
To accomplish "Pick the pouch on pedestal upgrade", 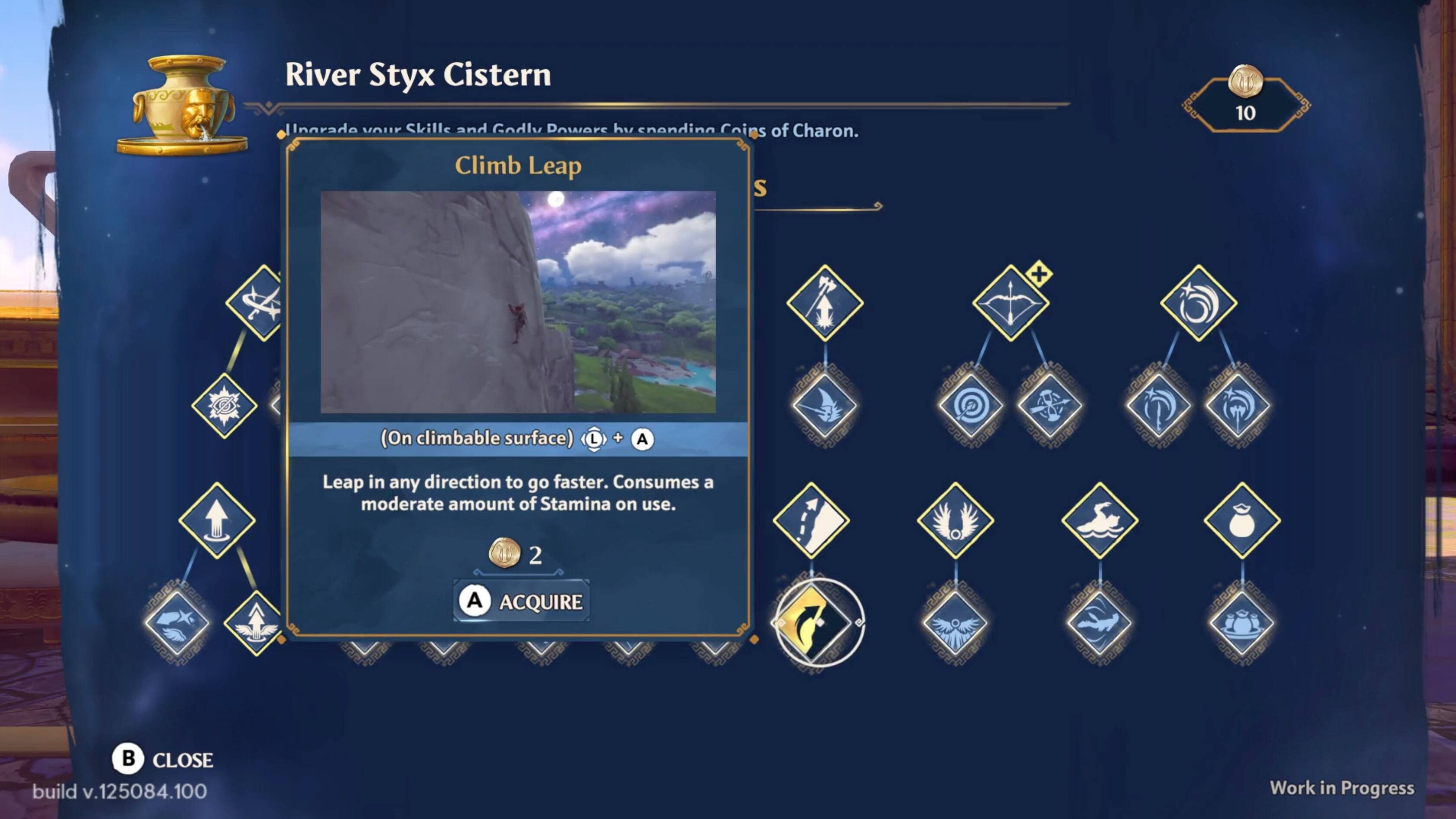I will (x=1241, y=623).
